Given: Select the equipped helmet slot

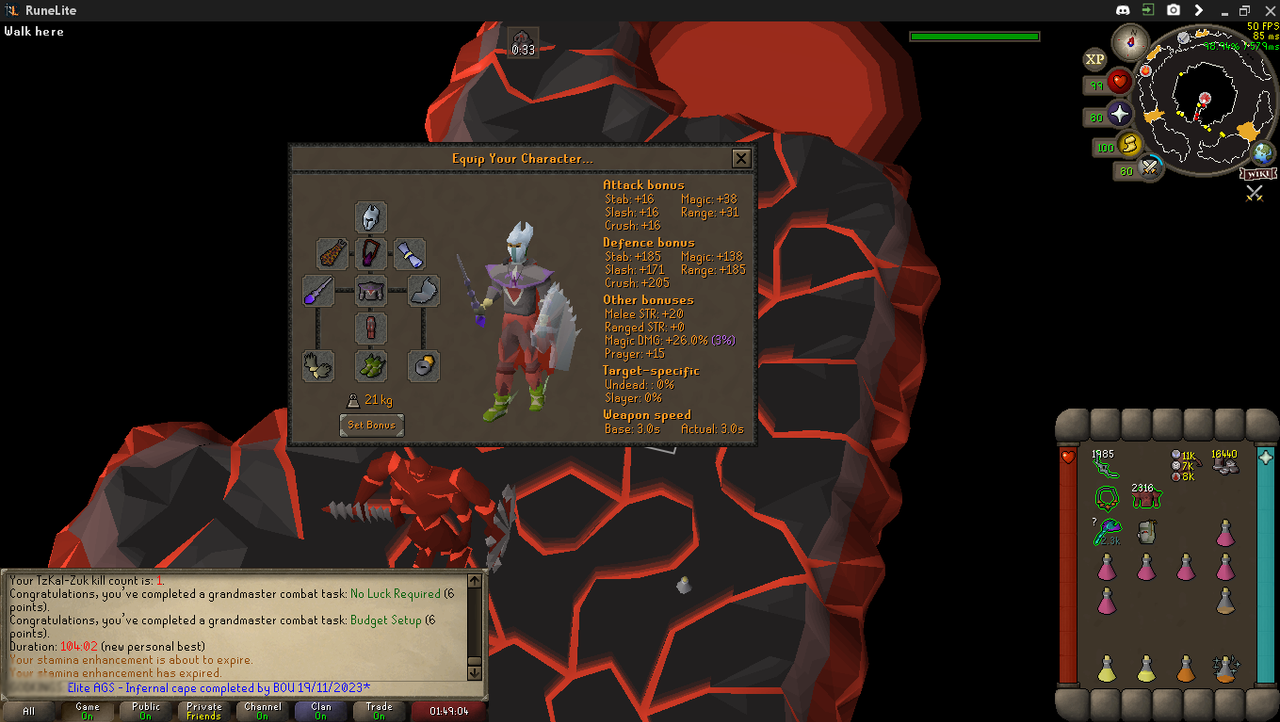Looking at the screenshot, I should pyautogui.click(x=371, y=217).
